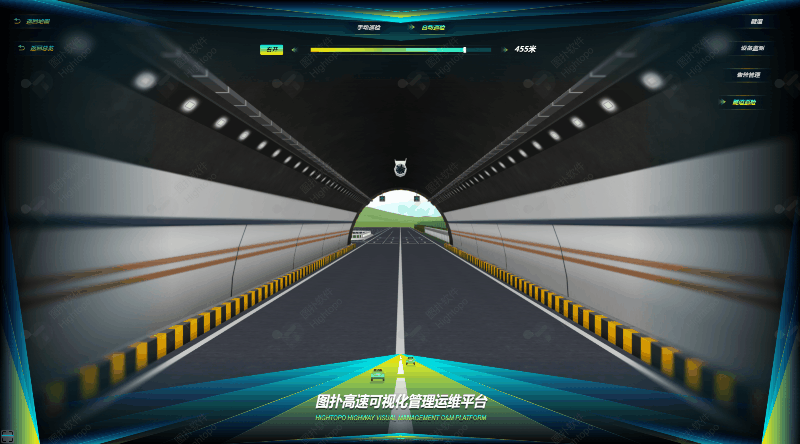Screen dimensions: 800x444
Task: Toggle the yellow tunnel direction badge
Action: click(x=272, y=49)
